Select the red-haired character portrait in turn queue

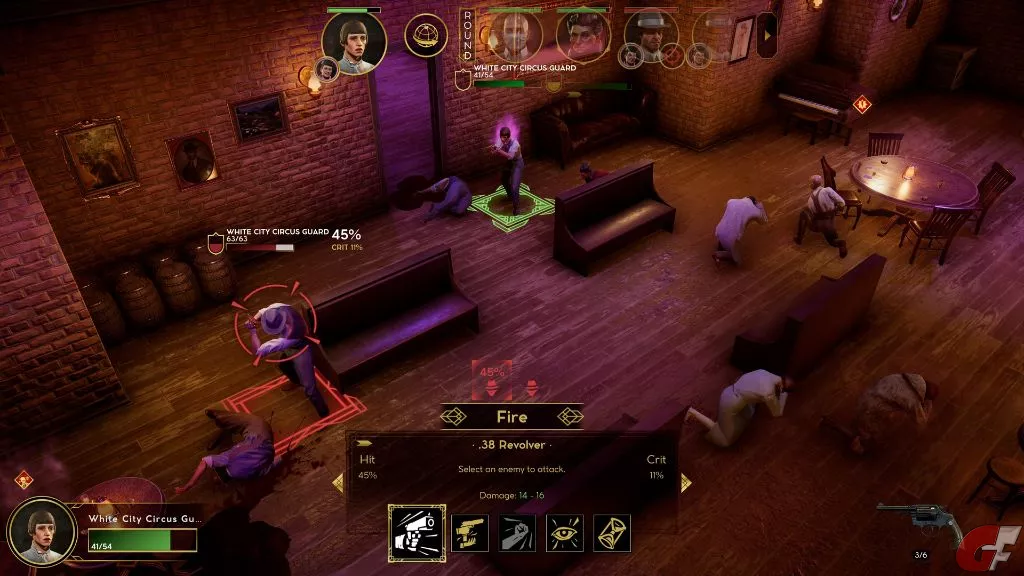click(x=583, y=36)
